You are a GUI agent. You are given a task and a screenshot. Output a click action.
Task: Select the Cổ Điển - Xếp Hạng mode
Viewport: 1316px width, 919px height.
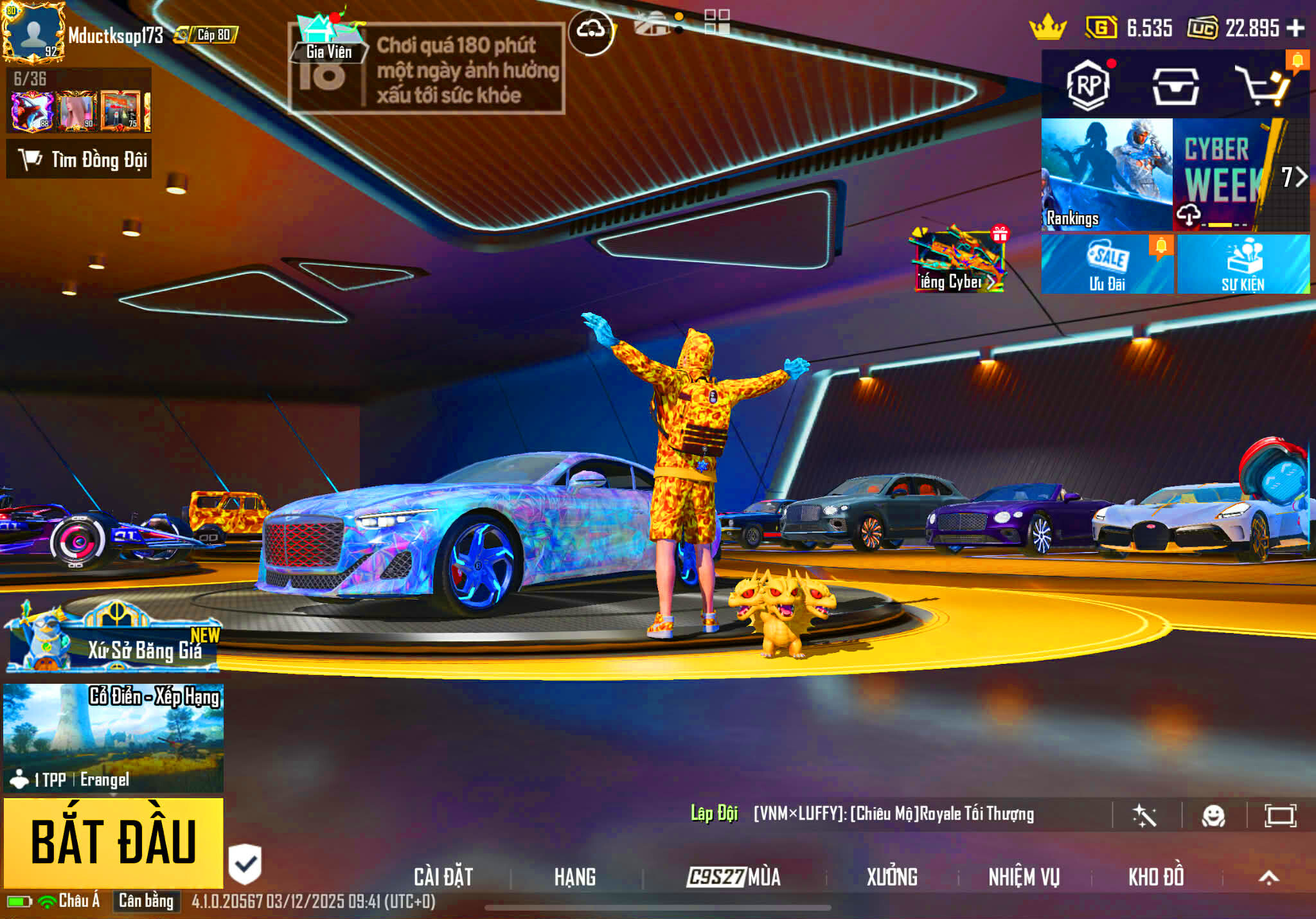coord(114,737)
